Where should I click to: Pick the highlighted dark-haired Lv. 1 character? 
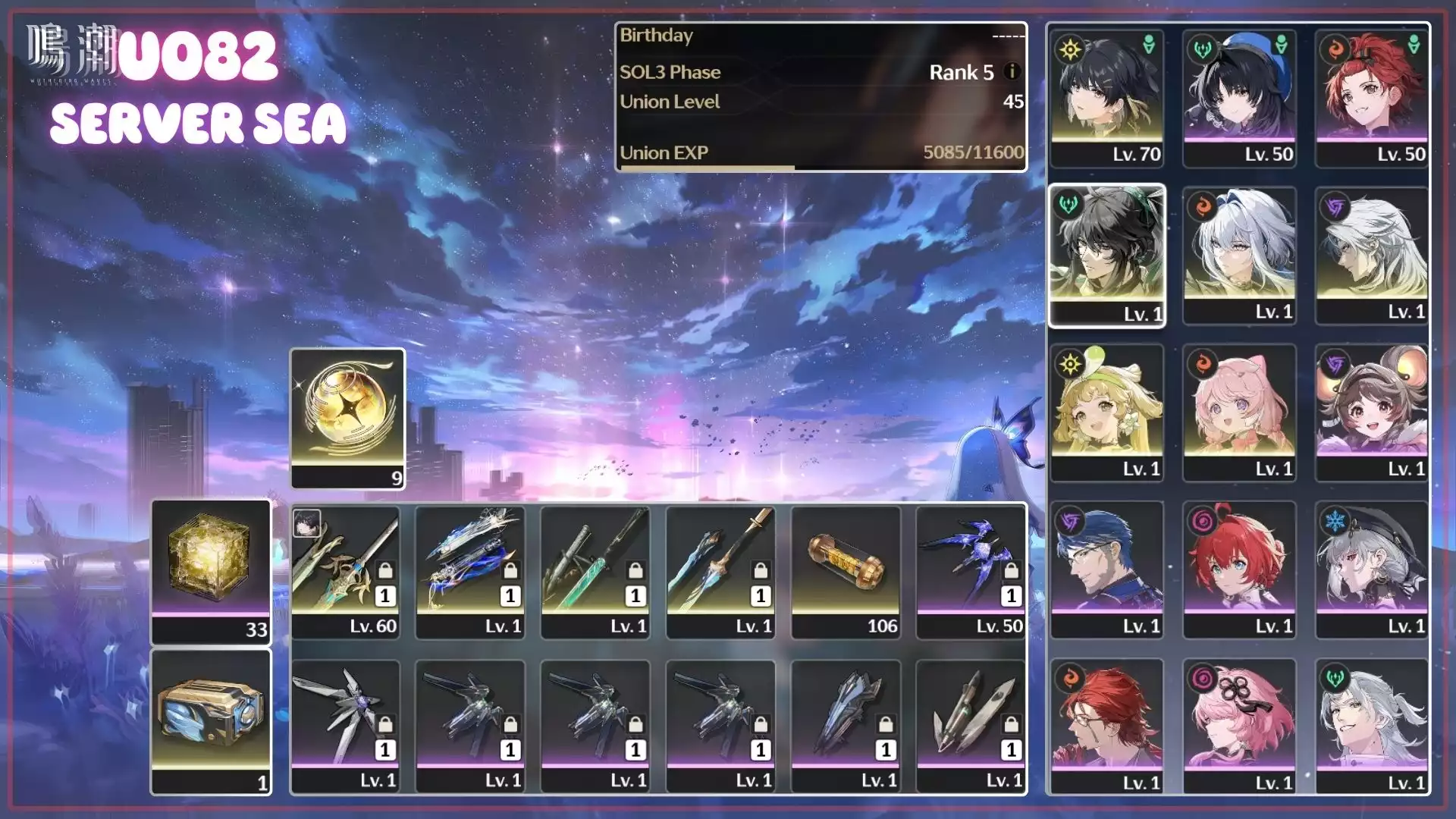click(1106, 256)
